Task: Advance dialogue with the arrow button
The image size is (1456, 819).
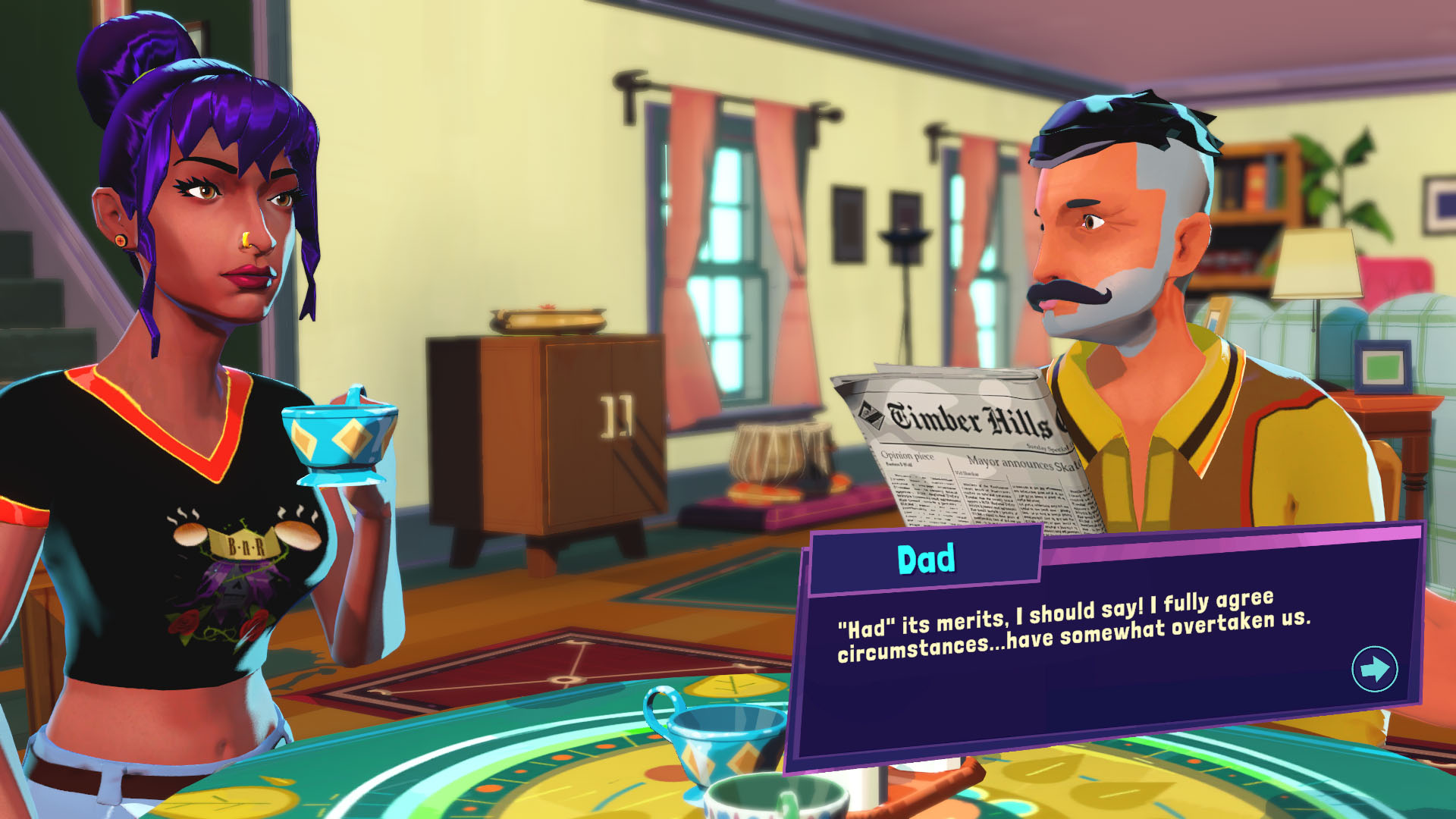Action: [1374, 669]
